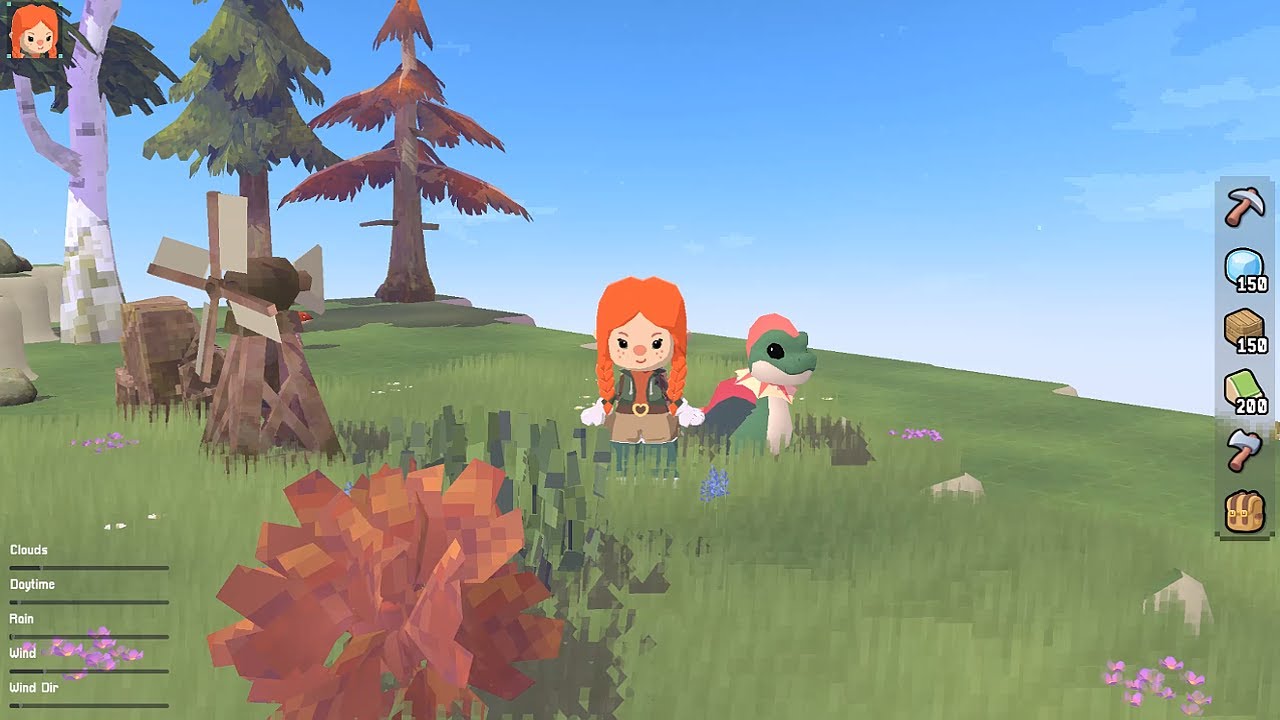Open the treasure chest inventory icon

tap(1243, 510)
